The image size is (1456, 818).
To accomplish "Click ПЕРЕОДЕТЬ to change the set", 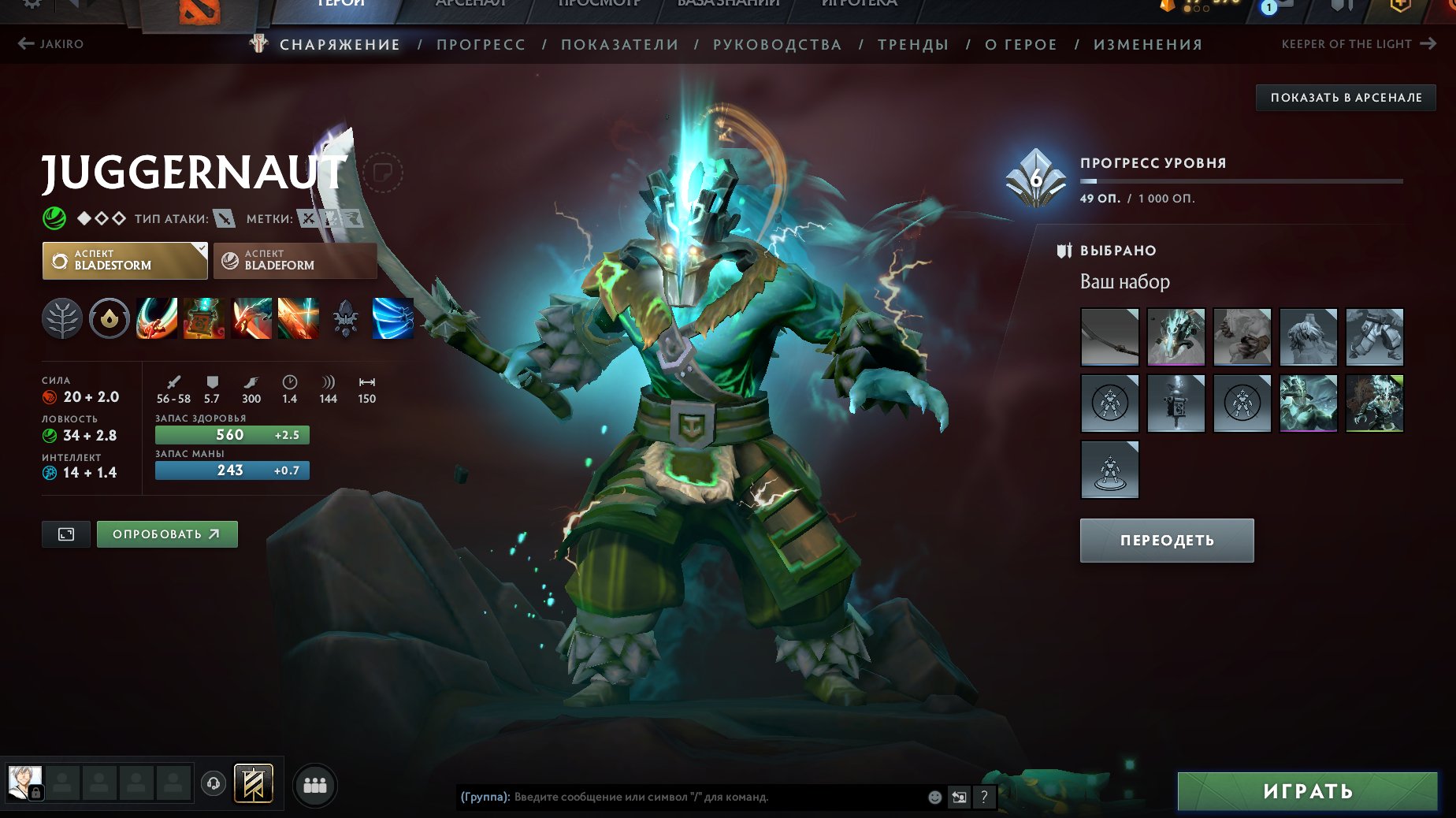I will 1166,541.
